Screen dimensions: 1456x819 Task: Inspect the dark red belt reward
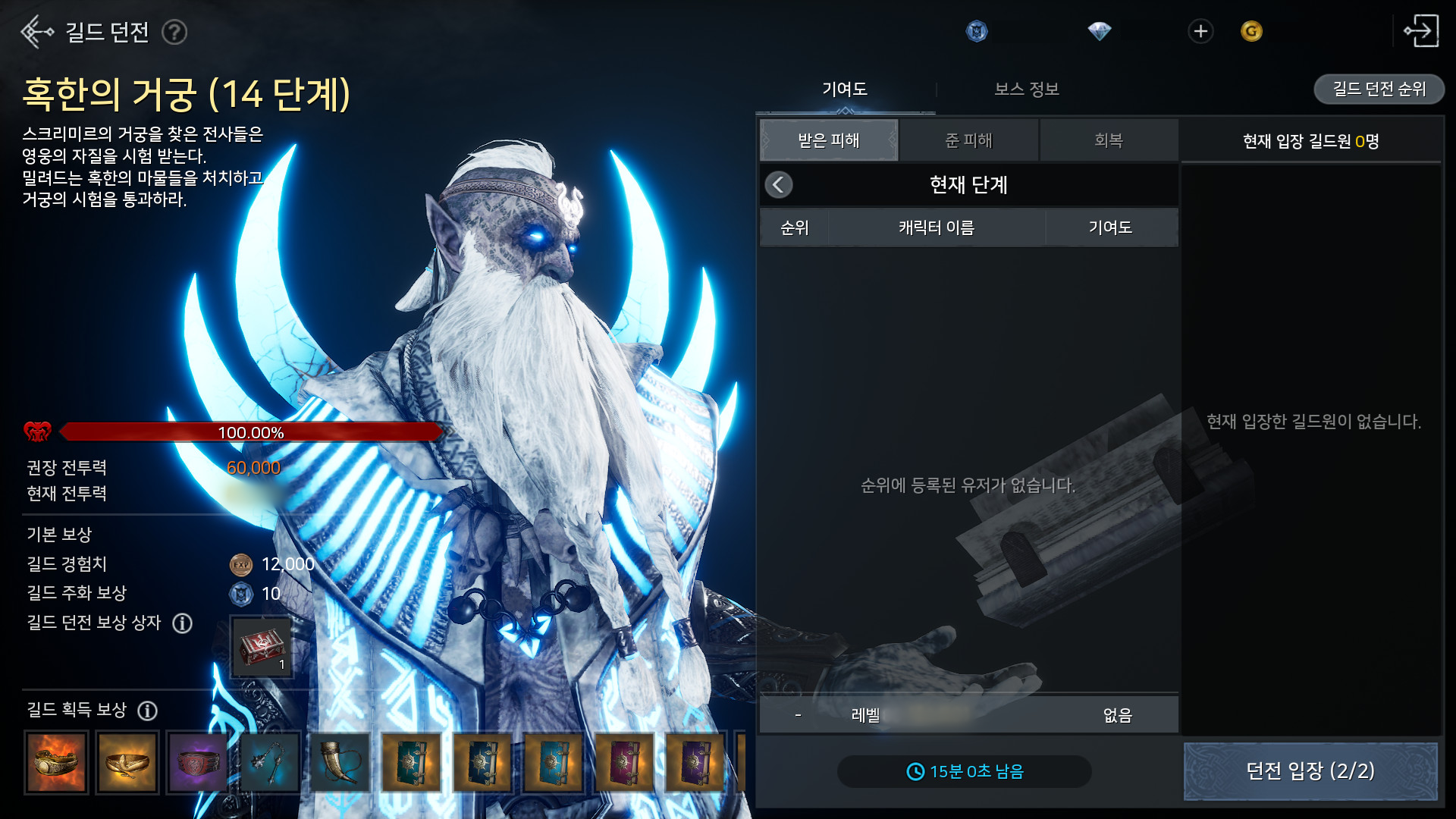coord(197,762)
